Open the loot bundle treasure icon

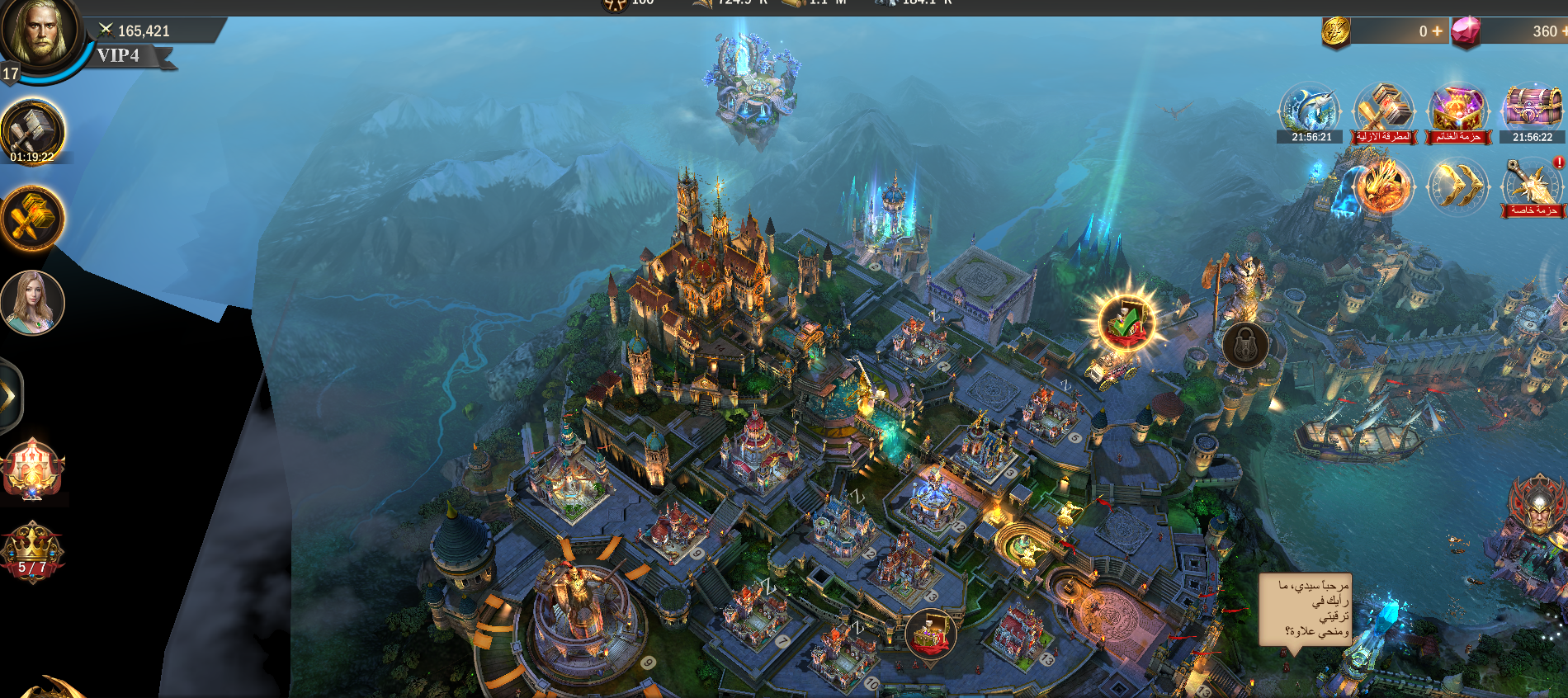point(1457,111)
